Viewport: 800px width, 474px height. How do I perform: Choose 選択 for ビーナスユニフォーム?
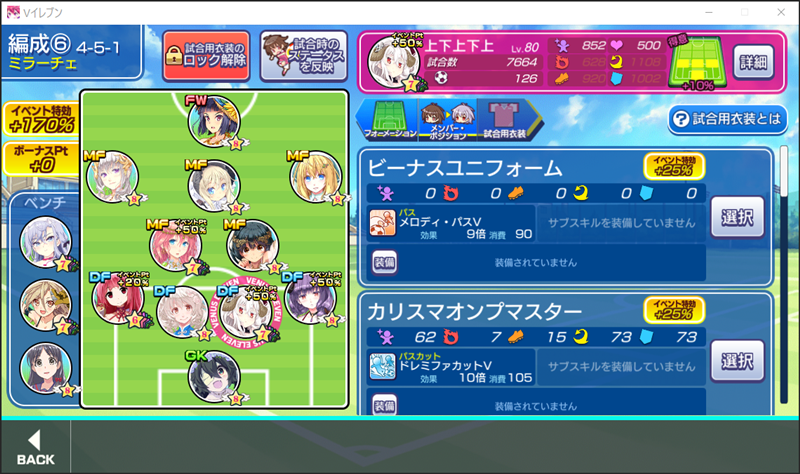point(737,215)
